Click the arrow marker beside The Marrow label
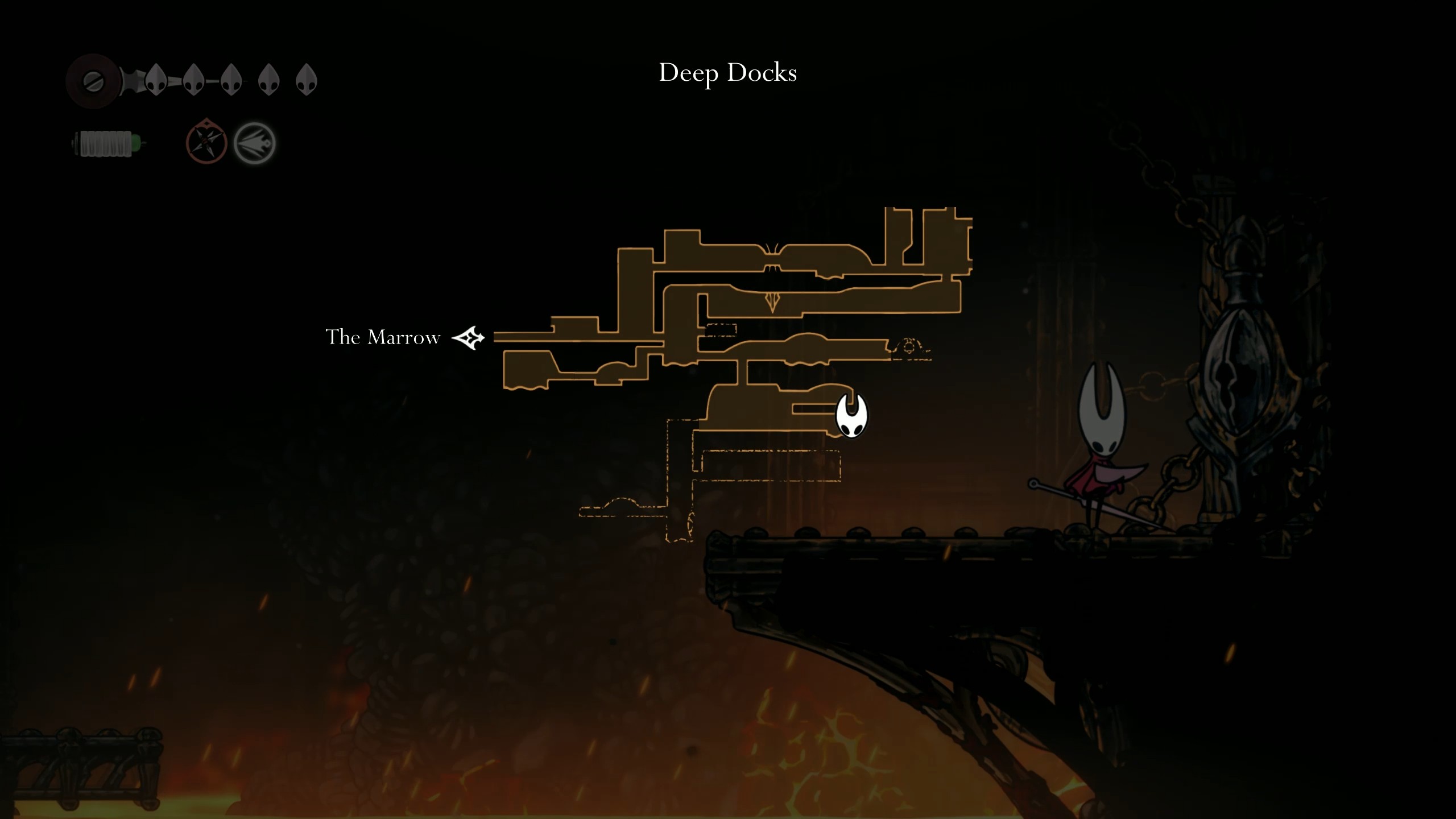The width and height of the screenshot is (1456, 819). click(x=469, y=337)
